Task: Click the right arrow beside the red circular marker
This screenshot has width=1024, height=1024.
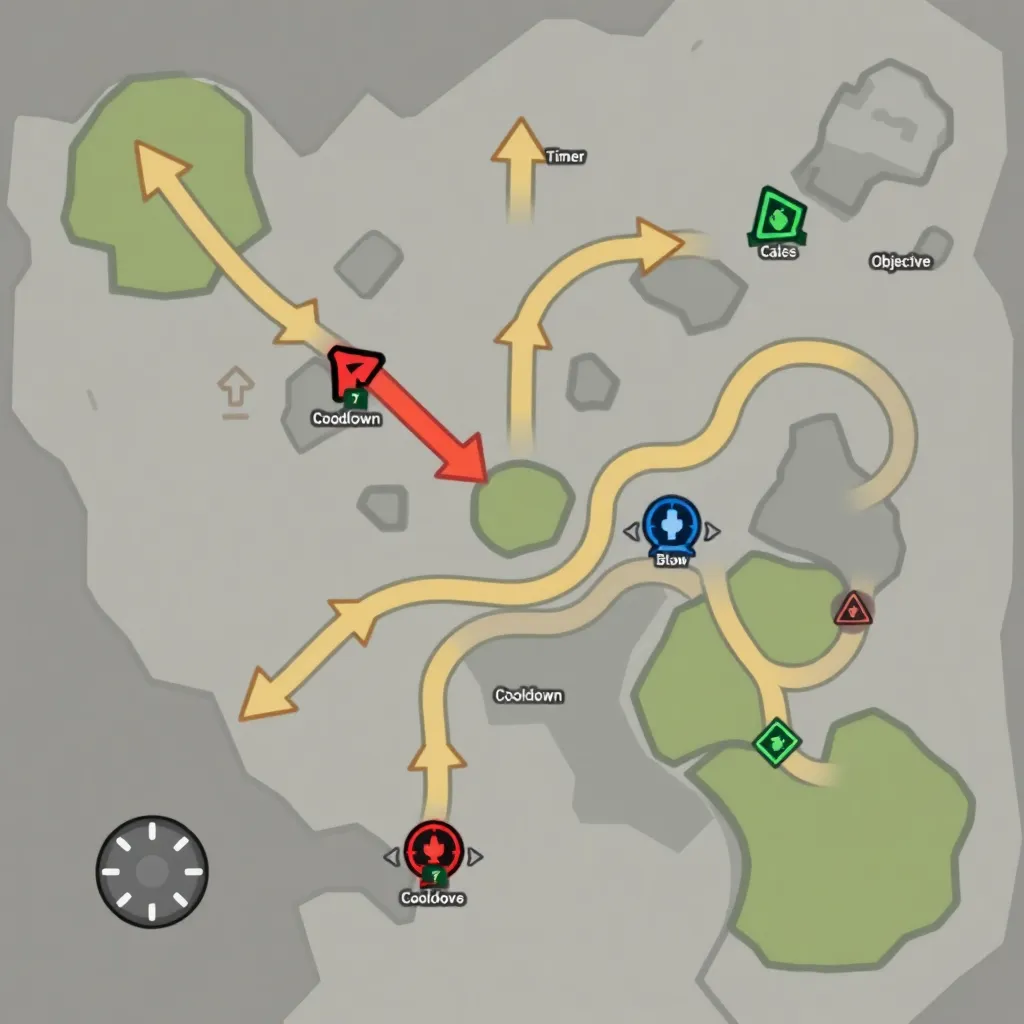Action: tap(476, 856)
